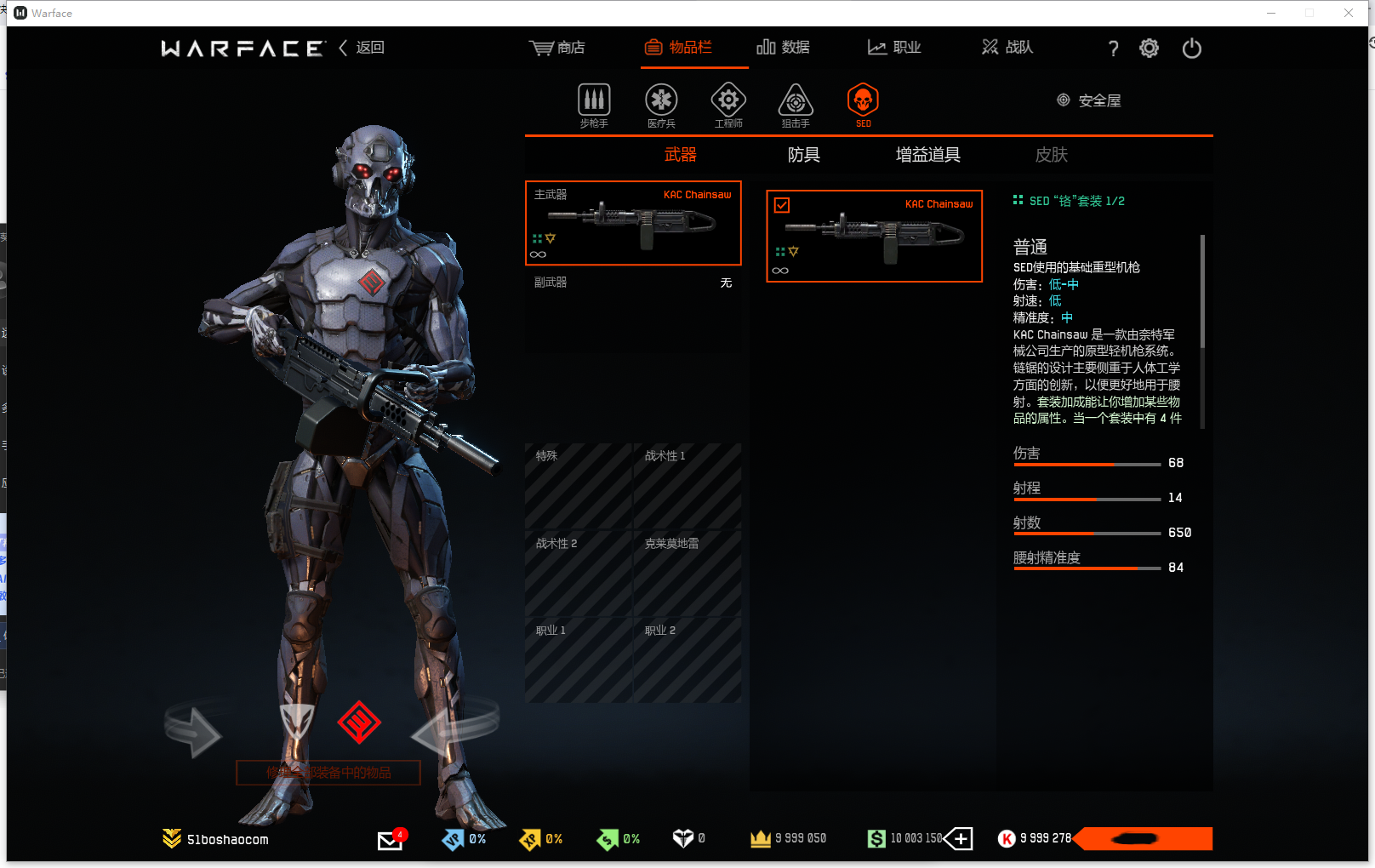Choose the 工程师 engineer class
Viewport: 1375px width, 868px height.
[x=728, y=105]
